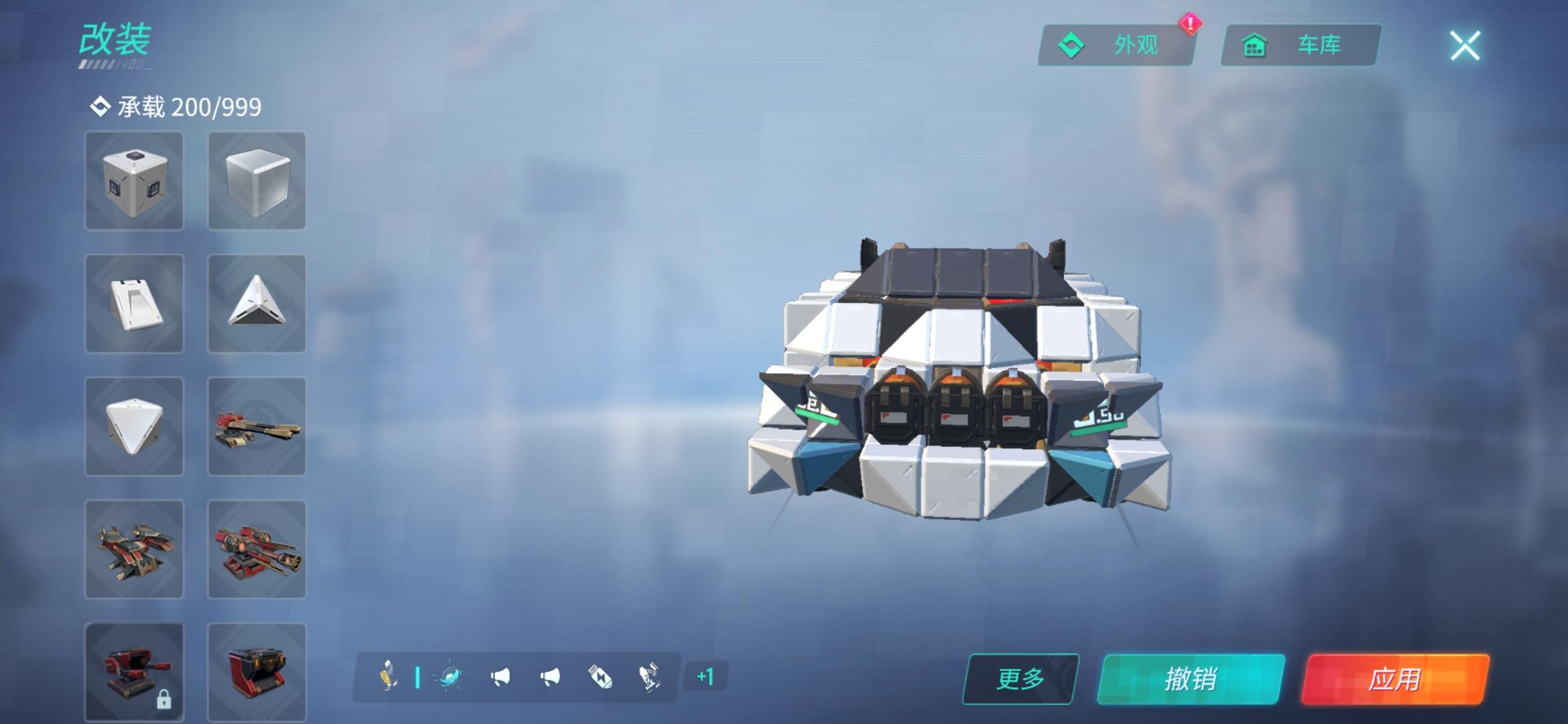Select the plain smooth cube block

(257, 181)
